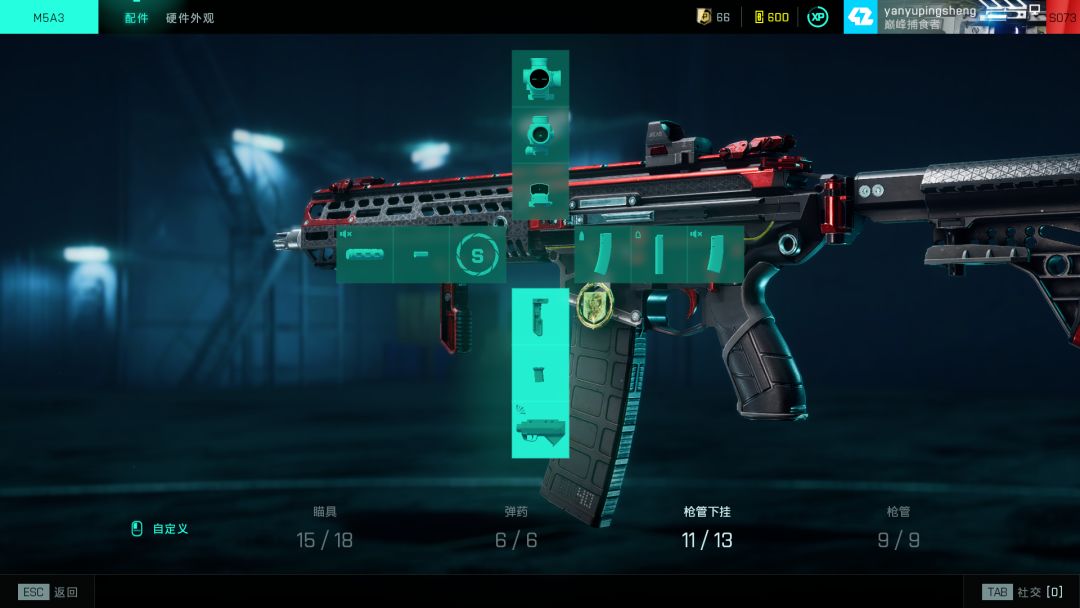Select the curved magazine with bullet icon
The height and width of the screenshot is (608, 1080).
pyautogui.click(x=602, y=255)
